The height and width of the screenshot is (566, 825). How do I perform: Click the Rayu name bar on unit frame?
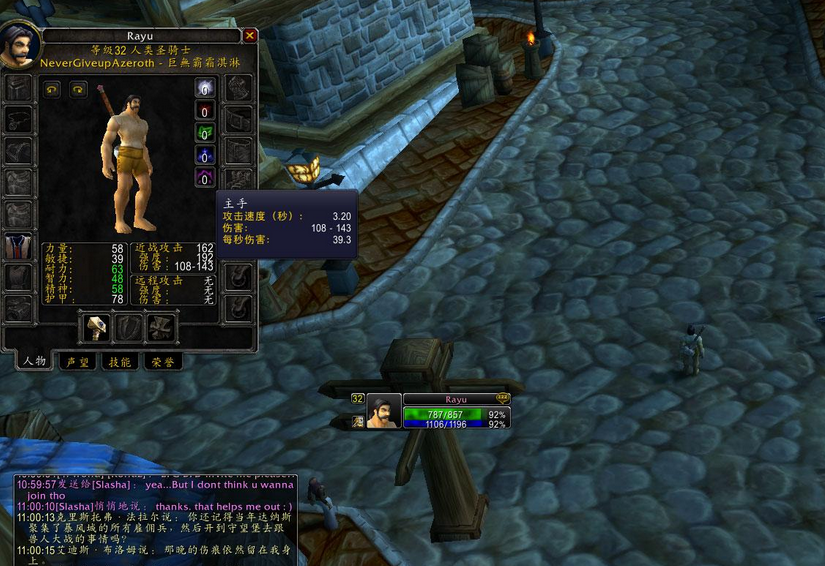456,398
